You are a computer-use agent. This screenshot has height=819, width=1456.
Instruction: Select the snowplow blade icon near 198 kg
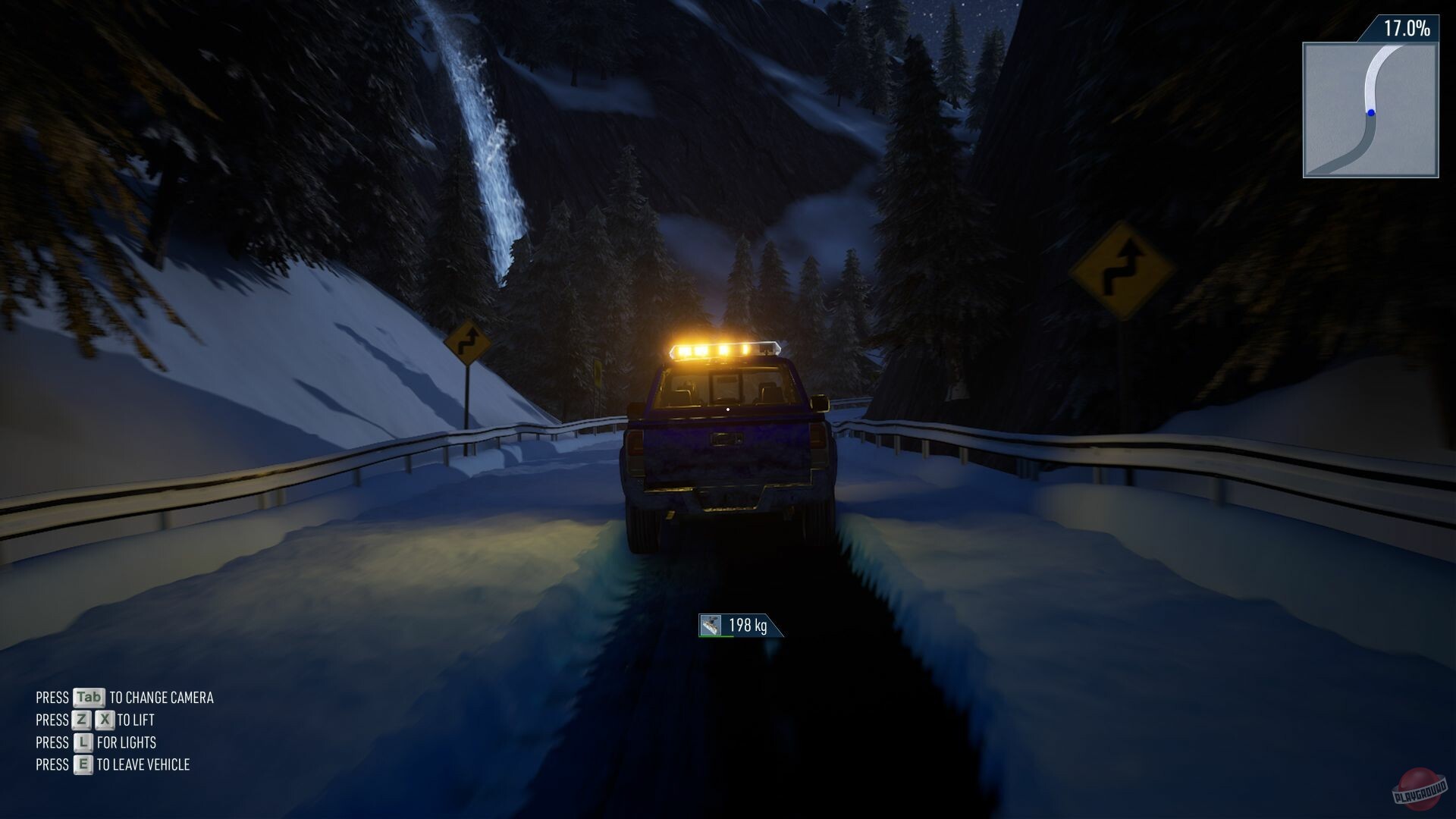[x=711, y=625]
